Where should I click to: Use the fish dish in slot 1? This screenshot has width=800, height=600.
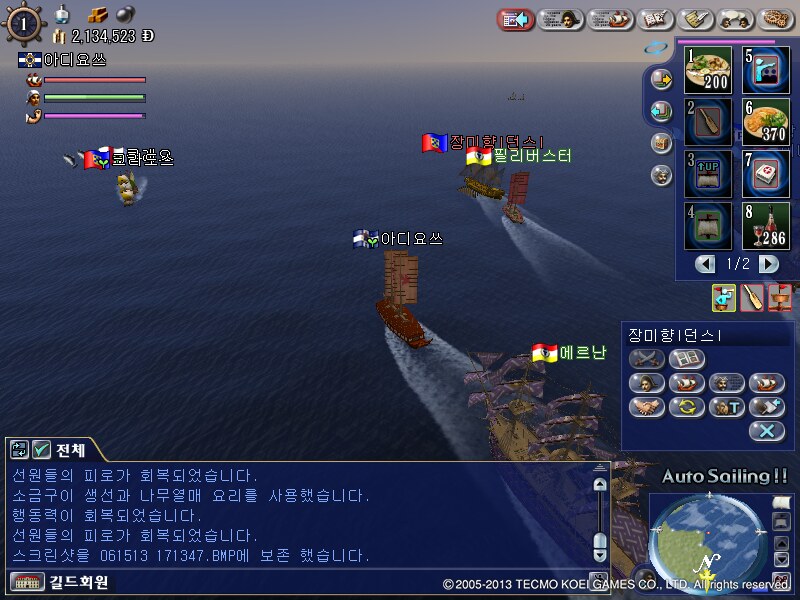click(x=709, y=70)
